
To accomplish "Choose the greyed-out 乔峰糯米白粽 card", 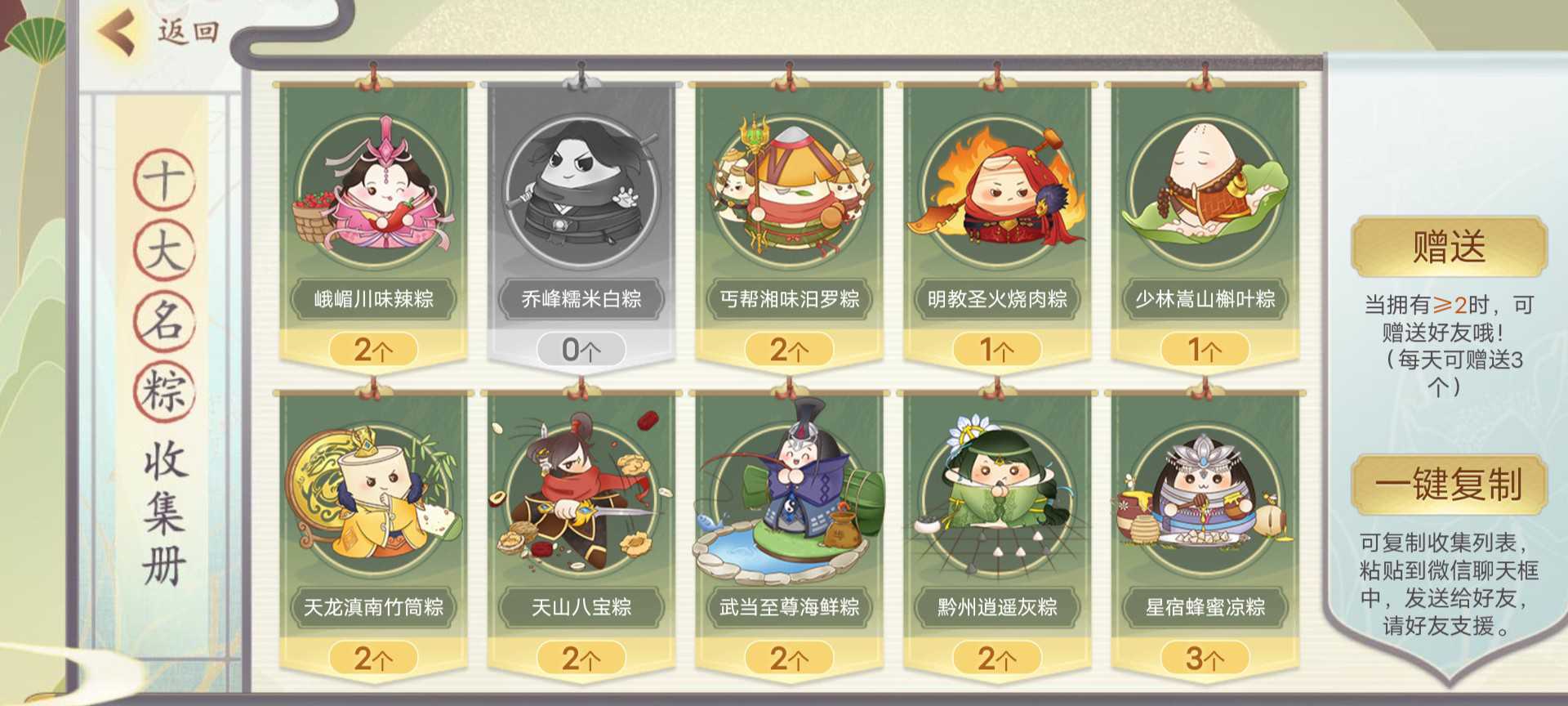I will (581, 221).
